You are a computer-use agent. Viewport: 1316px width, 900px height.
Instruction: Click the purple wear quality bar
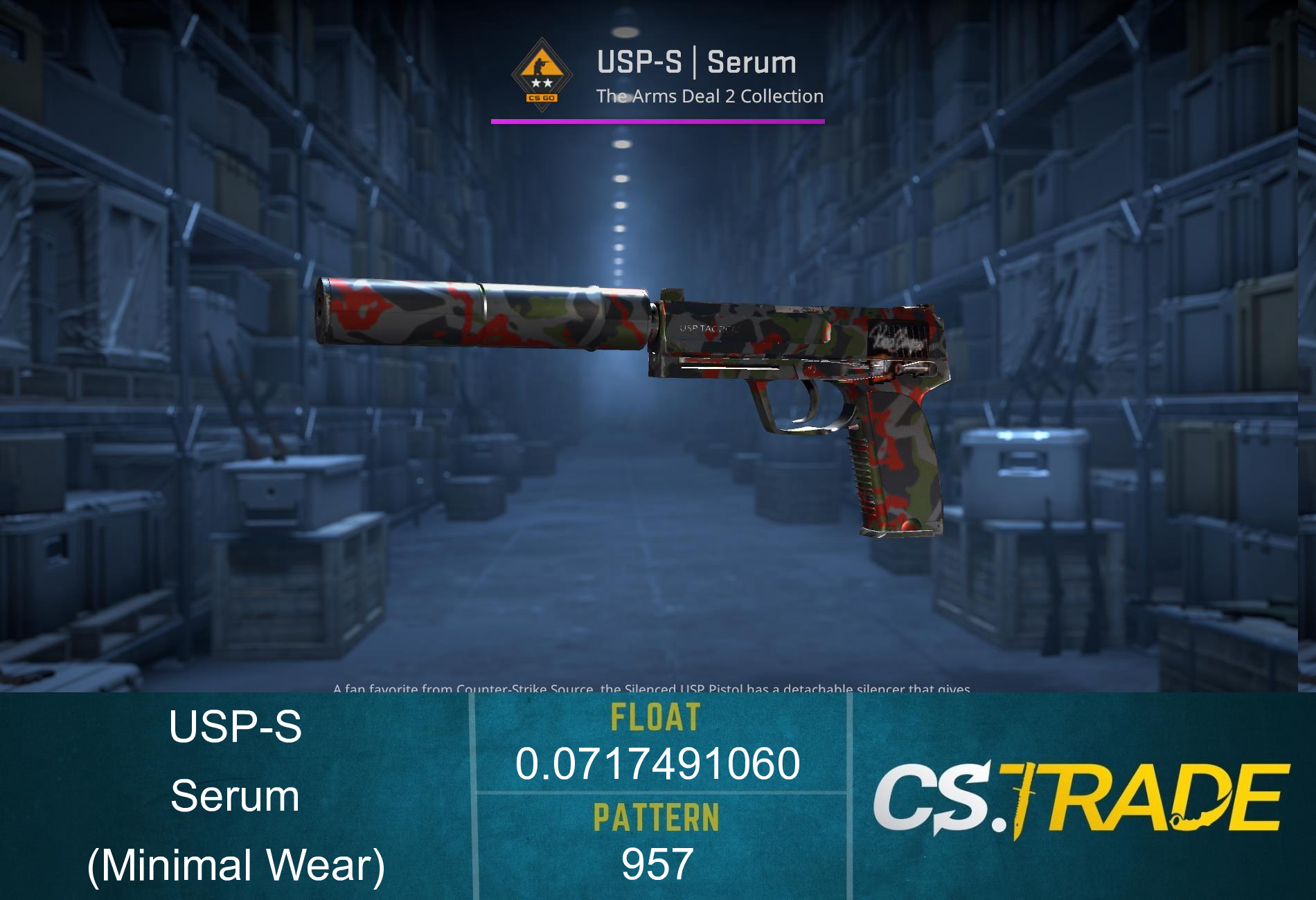pos(658,121)
